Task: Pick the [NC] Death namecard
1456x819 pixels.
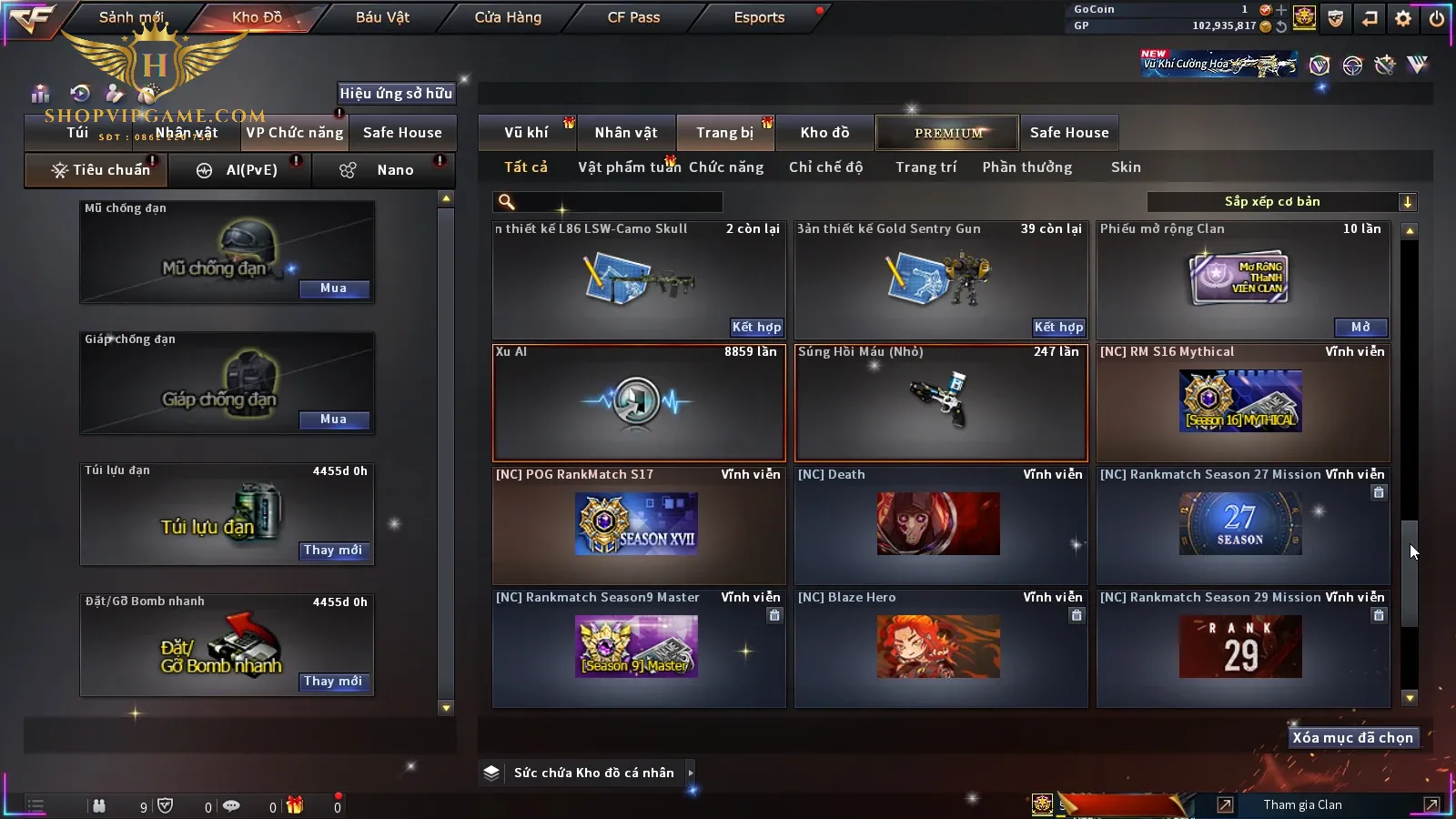Action: click(940, 524)
